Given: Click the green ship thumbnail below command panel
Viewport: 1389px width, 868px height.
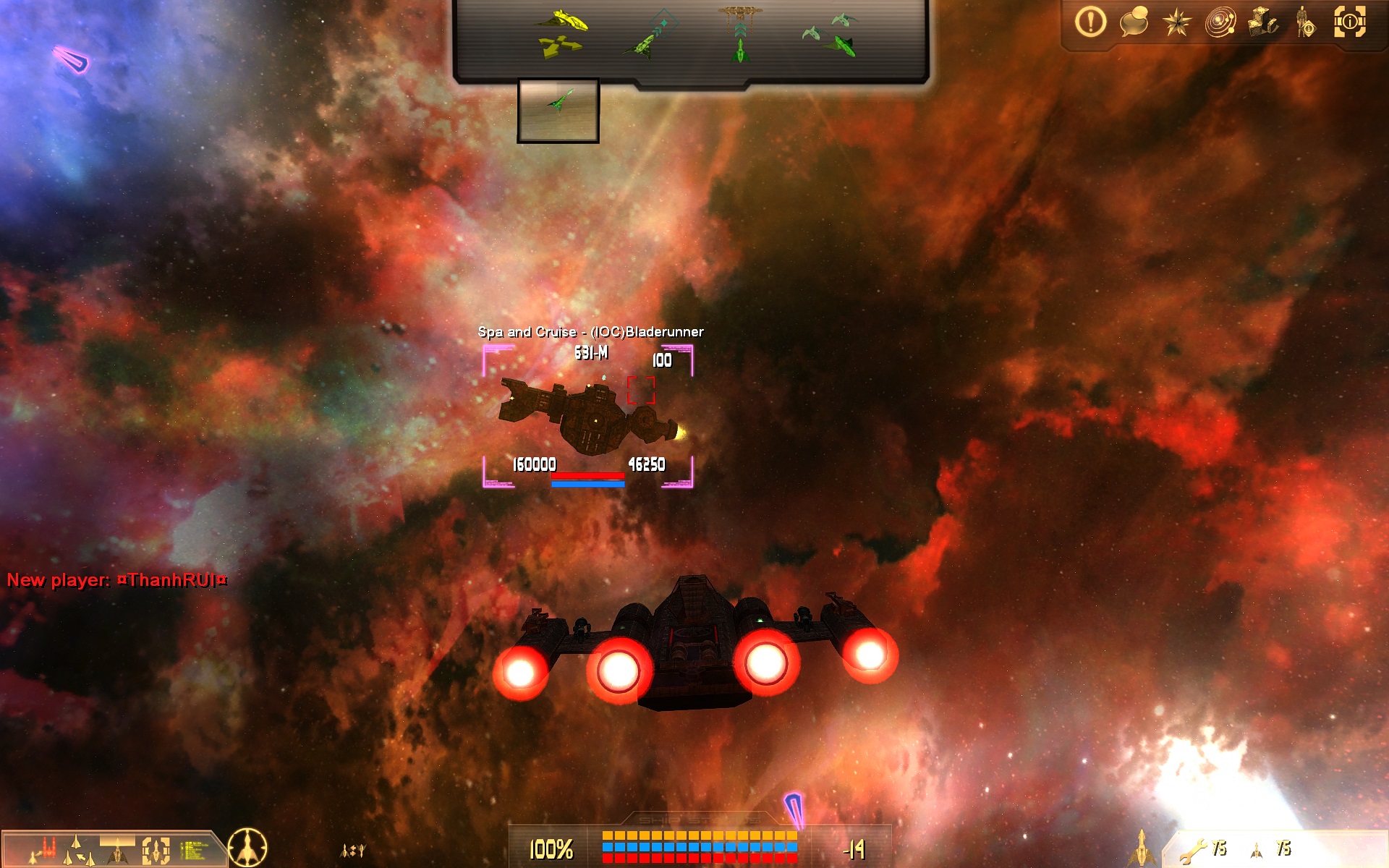Looking at the screenshot, I should tap(558, 110).
